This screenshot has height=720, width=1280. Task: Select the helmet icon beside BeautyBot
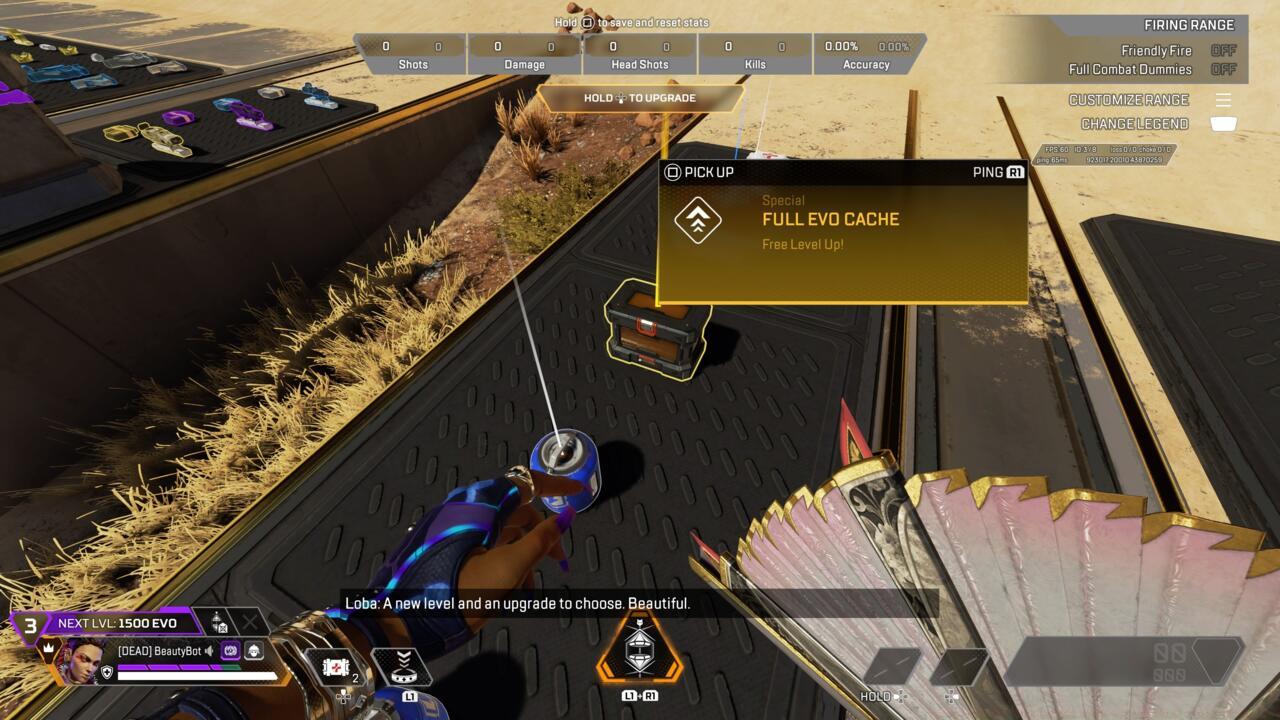[254, 651]
